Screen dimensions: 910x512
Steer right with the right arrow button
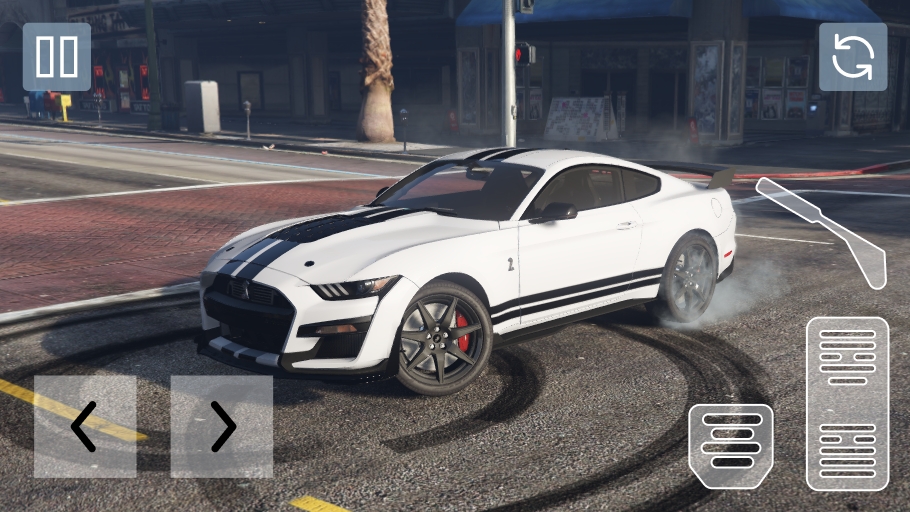click(x=221, y=427)
